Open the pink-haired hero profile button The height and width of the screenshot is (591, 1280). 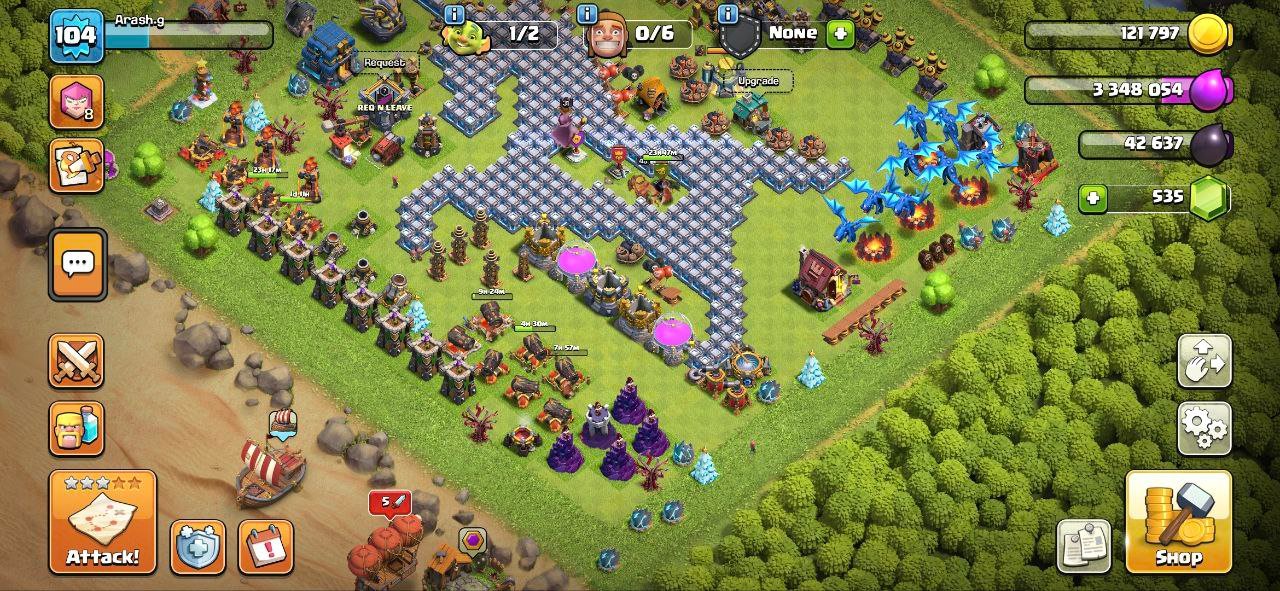(x=76, y=101)
